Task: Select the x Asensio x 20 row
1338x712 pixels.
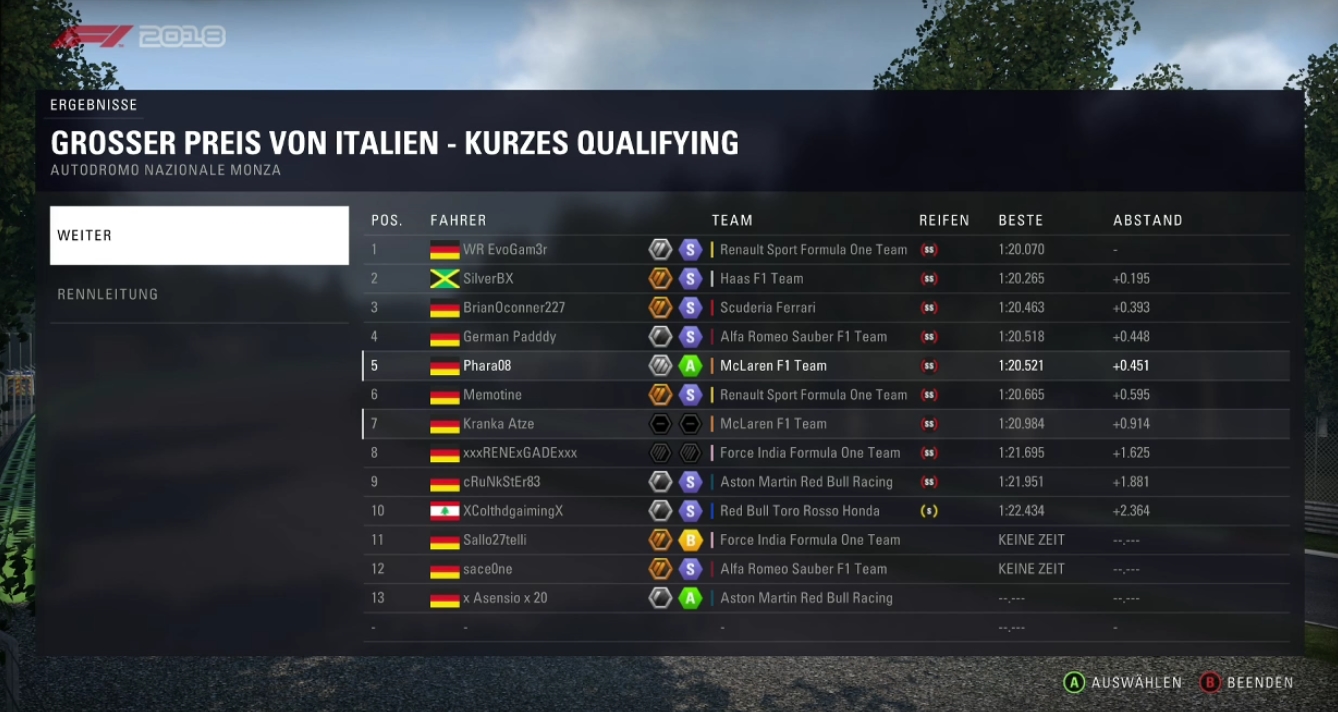Action: 505,598
